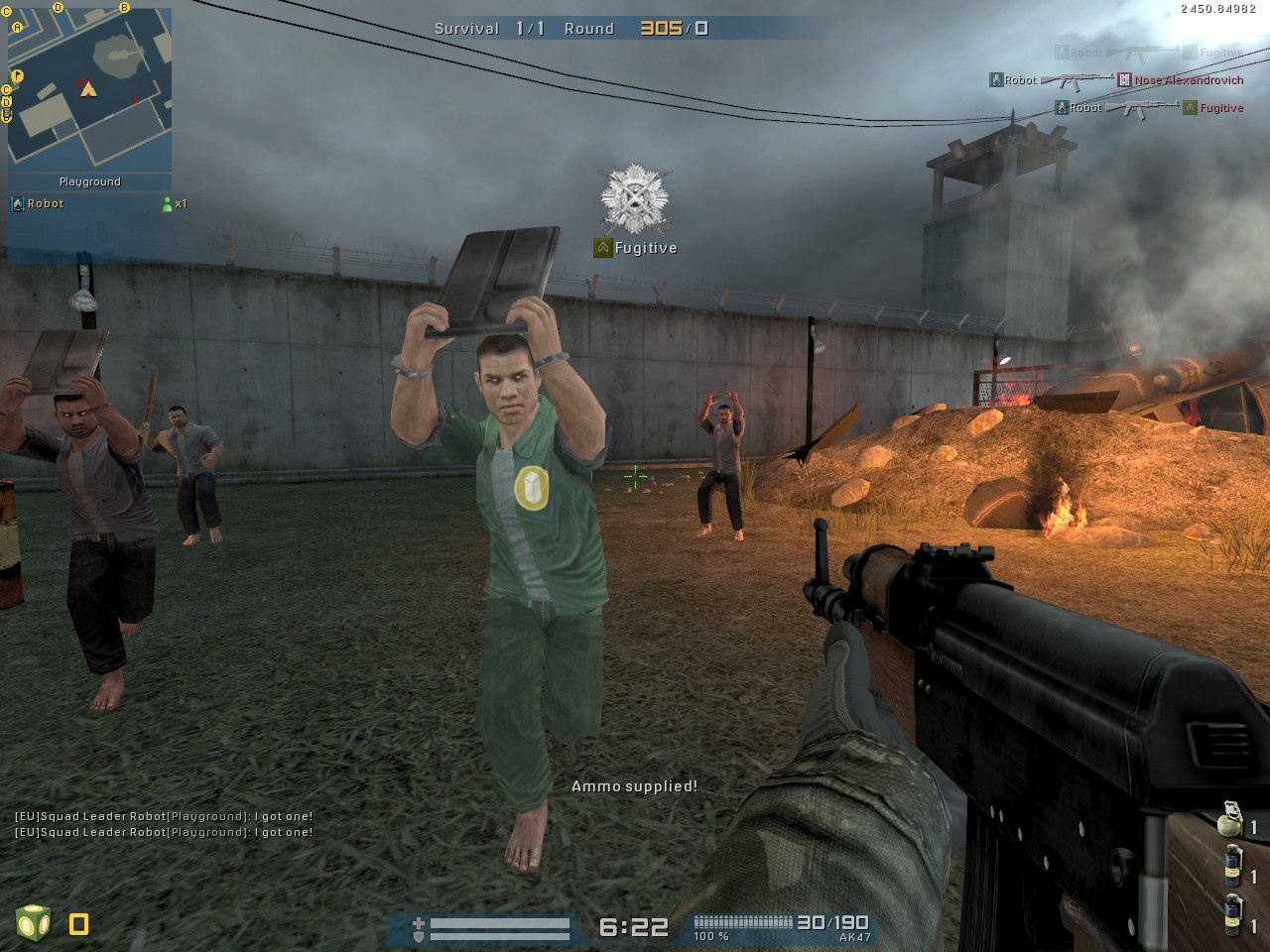Click waypoint D on the minimap

pyautogui.click(x=58, y=7)
